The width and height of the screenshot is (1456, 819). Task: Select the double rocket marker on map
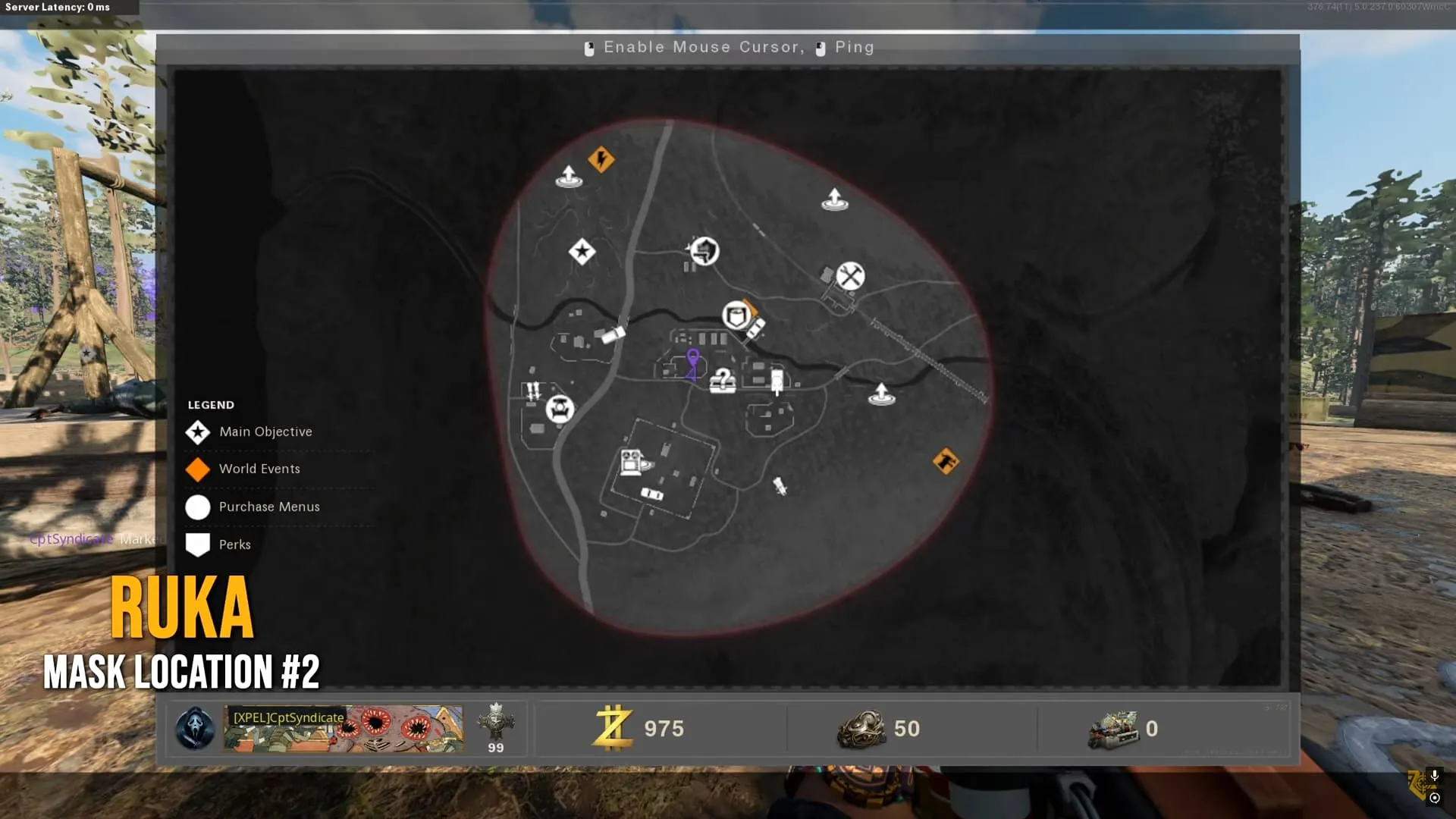534,391
